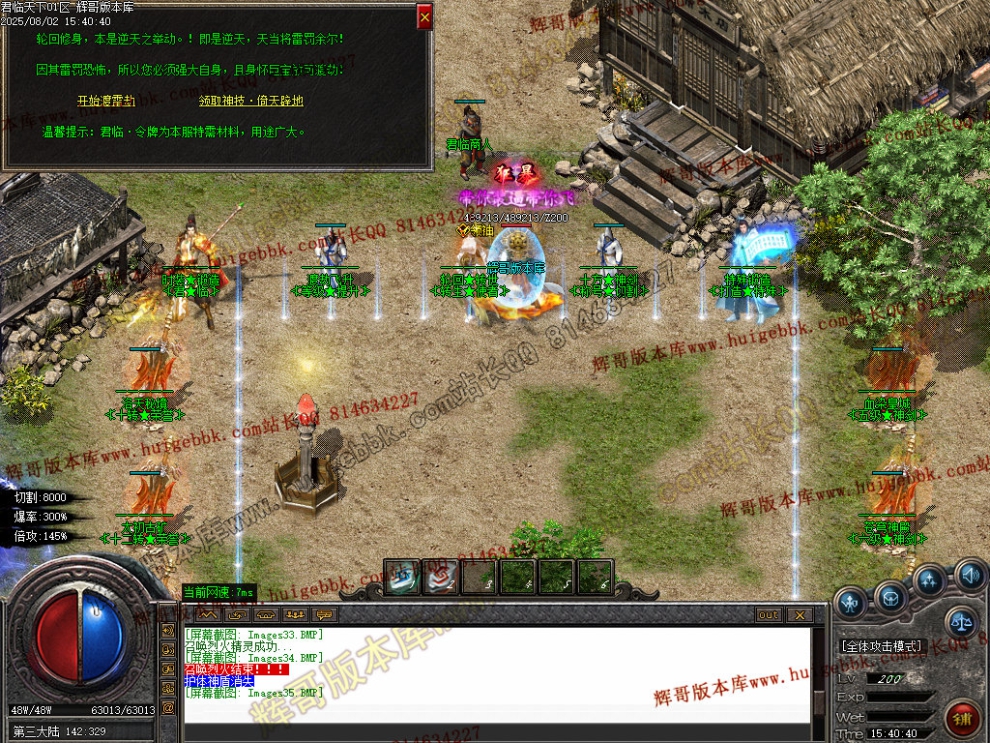Open the bag inventory chest icon
990x743 pixels.
coord(890,597)
